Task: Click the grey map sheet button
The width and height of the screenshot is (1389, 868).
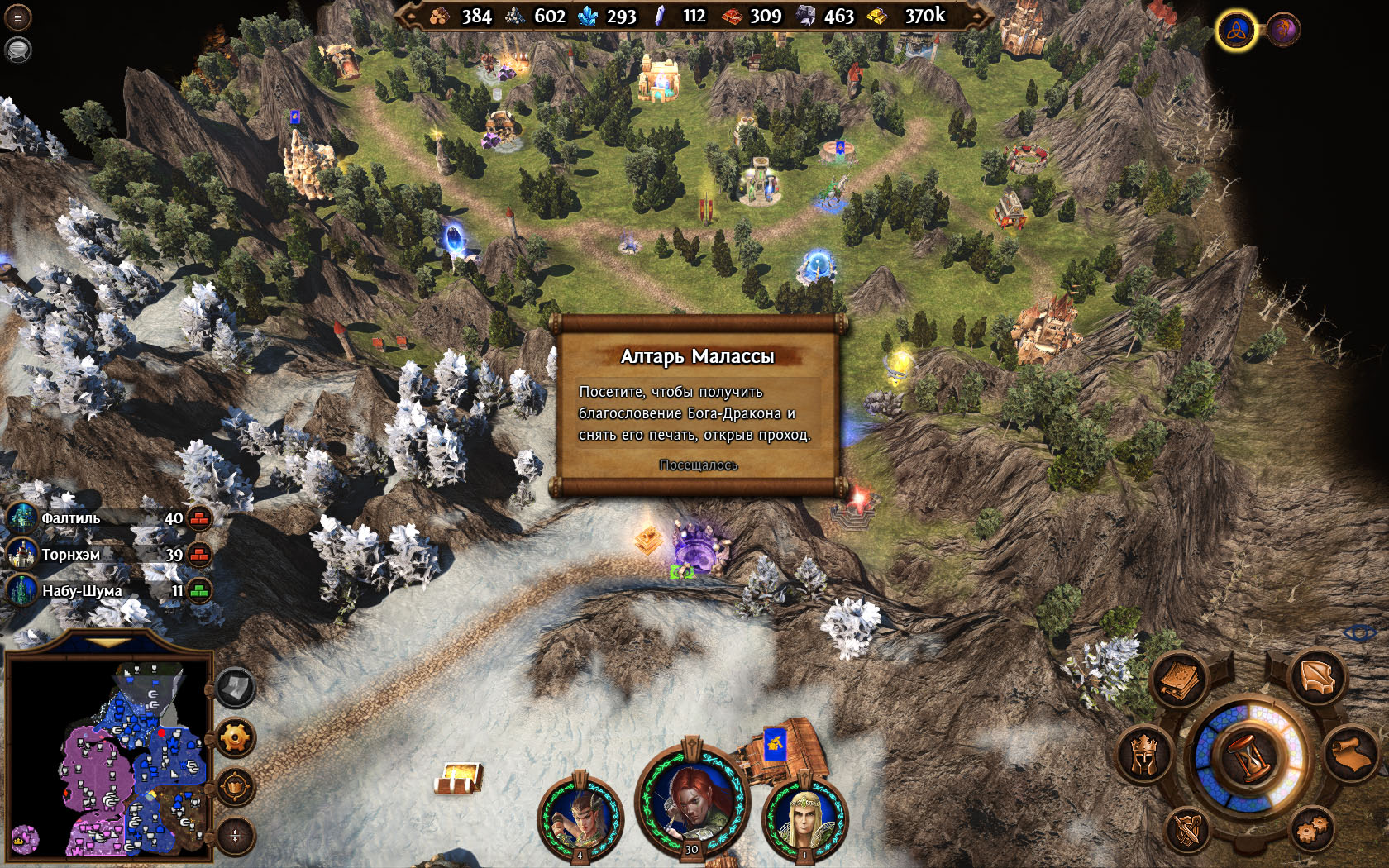Action: [x=235, y=688]
